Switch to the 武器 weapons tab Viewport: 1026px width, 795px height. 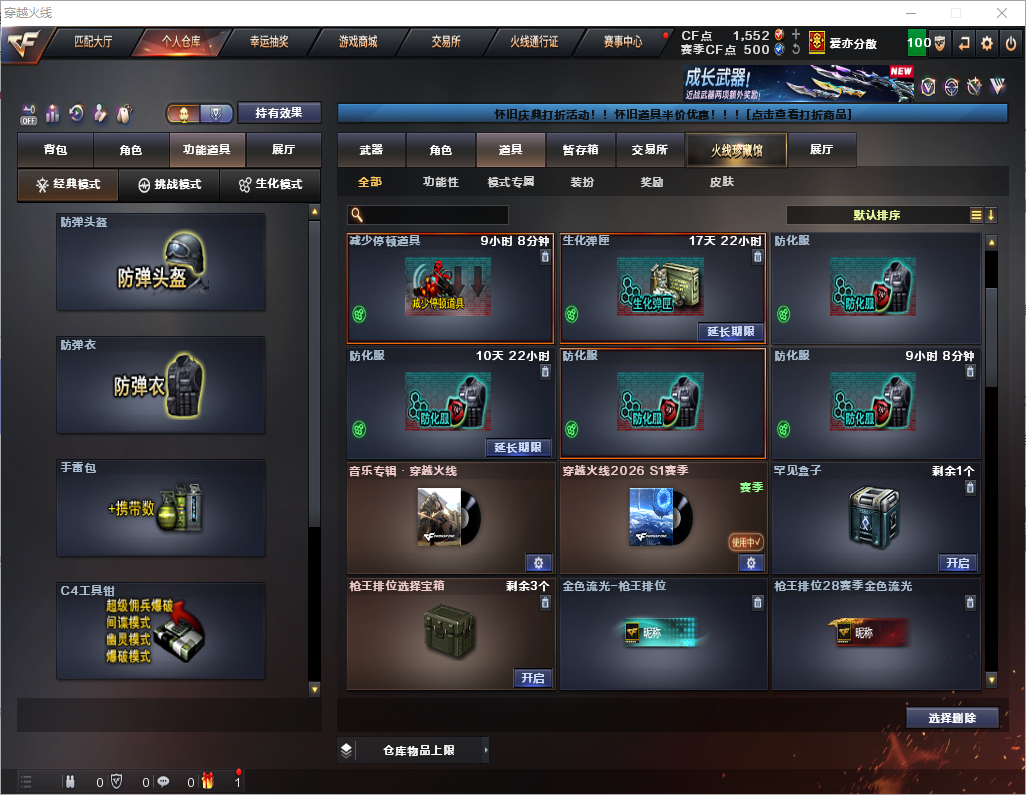pyautogui.click(x=371, y=150)
